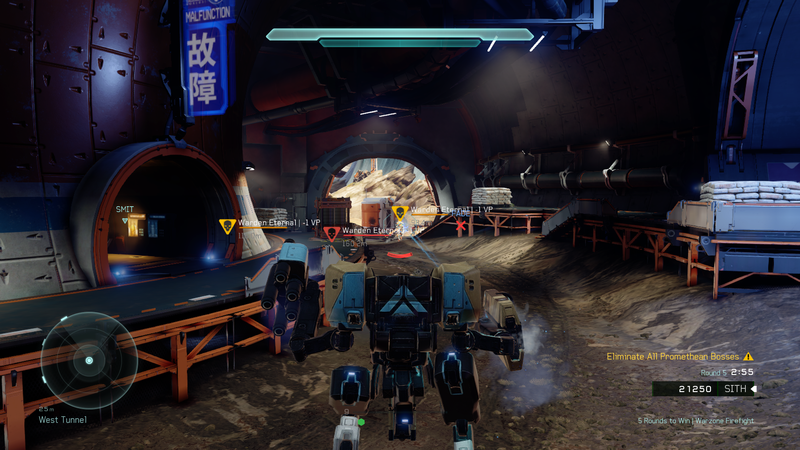This screenshot has width=800, height=450.
Task: Click the yellow warning triangle beside the objective
Action: (x=748, y=356)
